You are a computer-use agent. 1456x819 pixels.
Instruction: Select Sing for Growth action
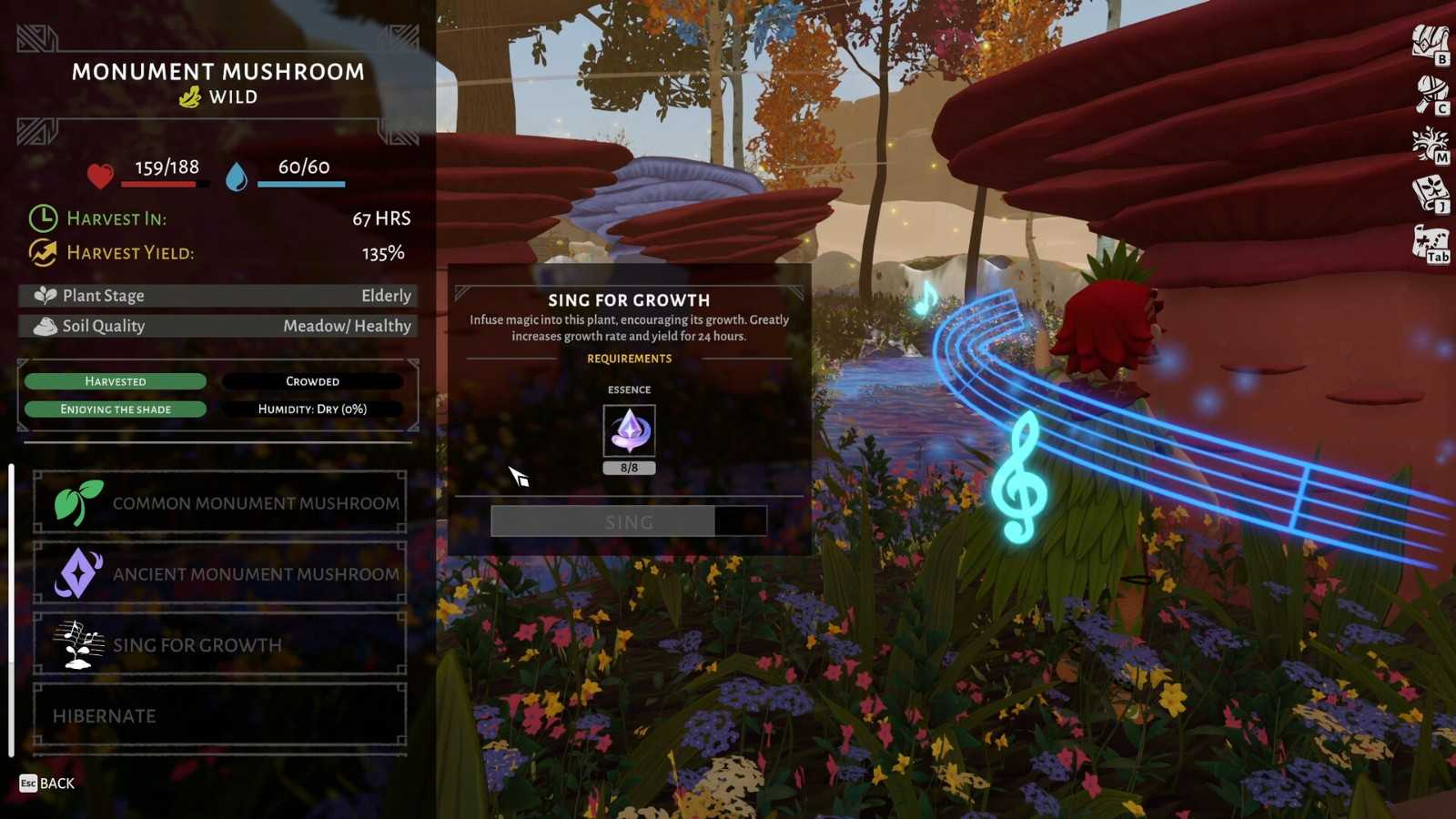click(219, 644)
